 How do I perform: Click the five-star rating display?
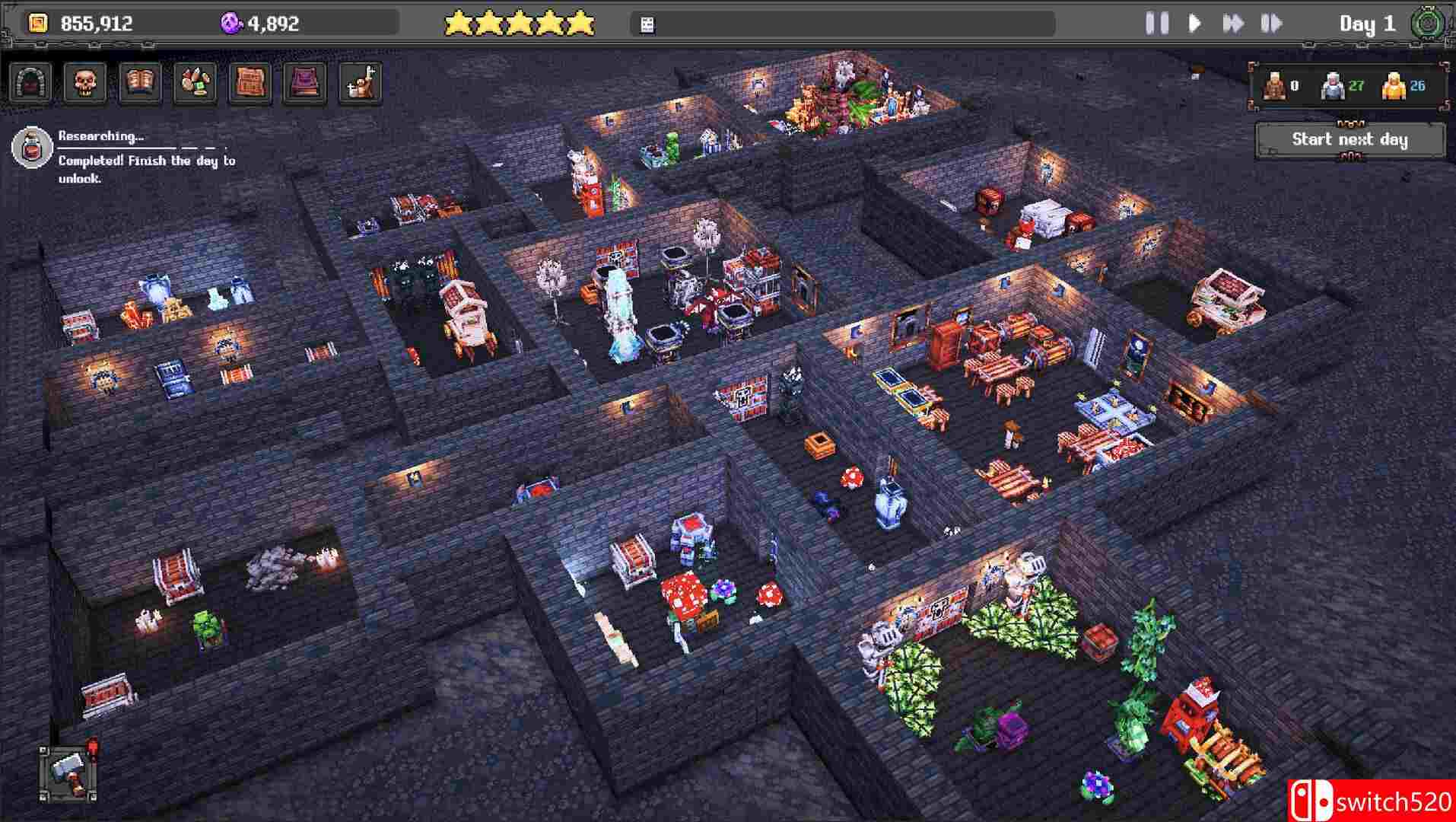click(521, 23)
